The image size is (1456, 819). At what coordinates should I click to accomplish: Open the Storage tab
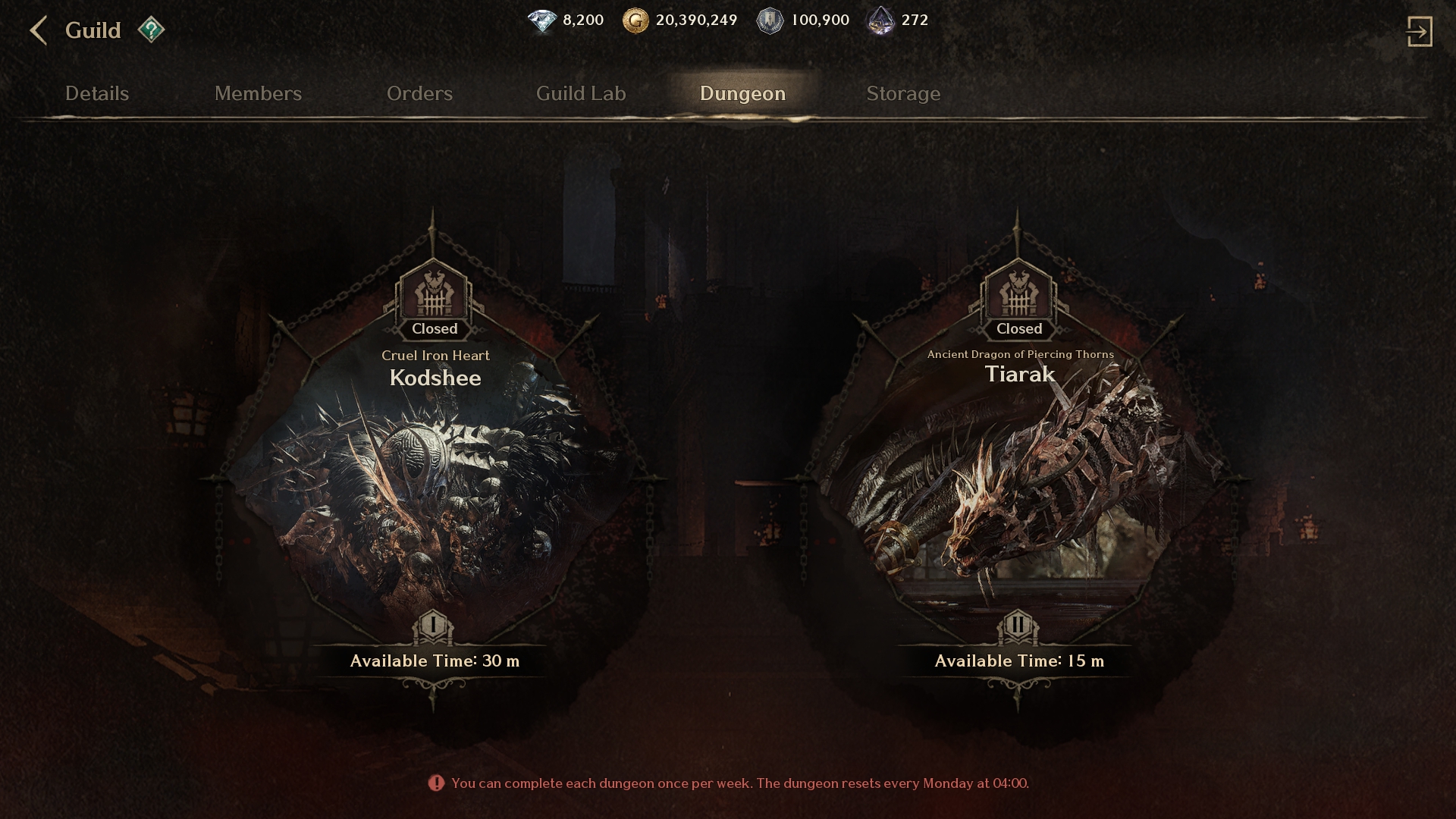pos(903,93)
